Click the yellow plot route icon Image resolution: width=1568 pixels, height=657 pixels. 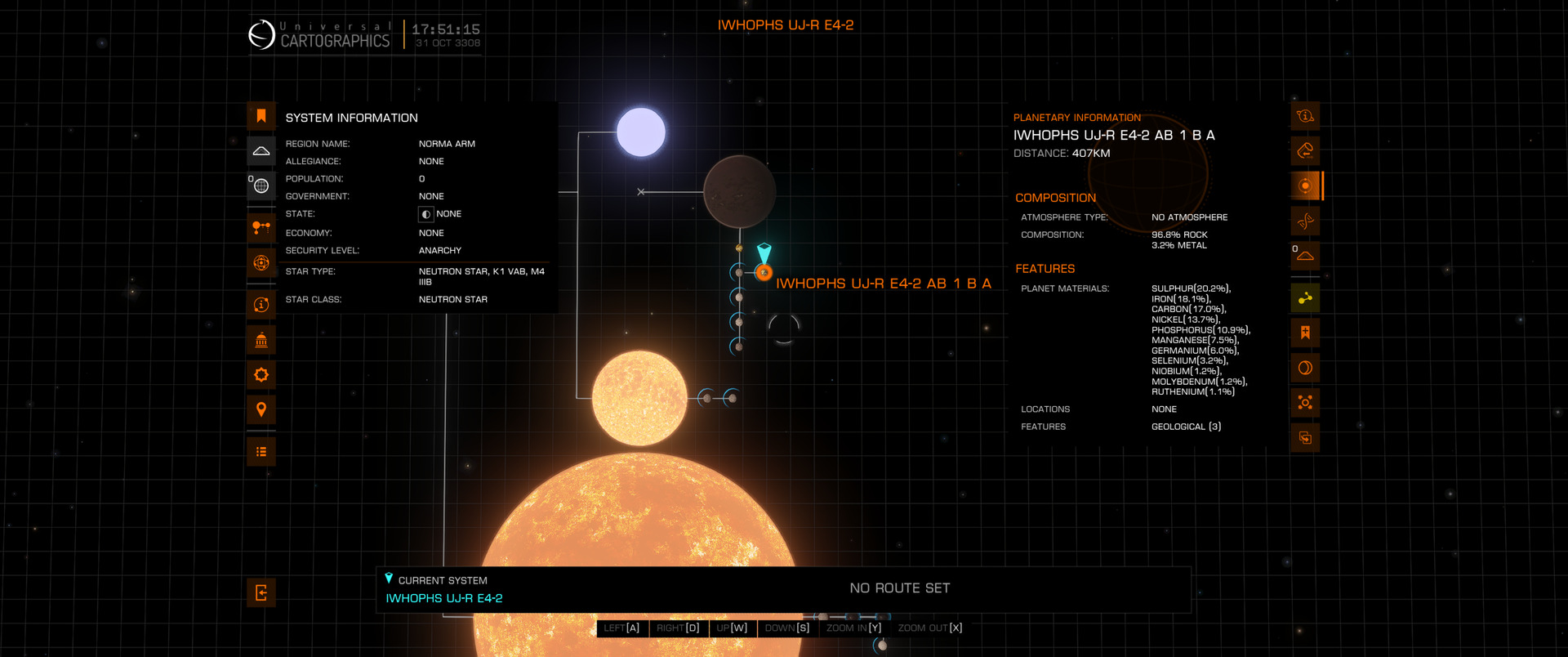1305,298
